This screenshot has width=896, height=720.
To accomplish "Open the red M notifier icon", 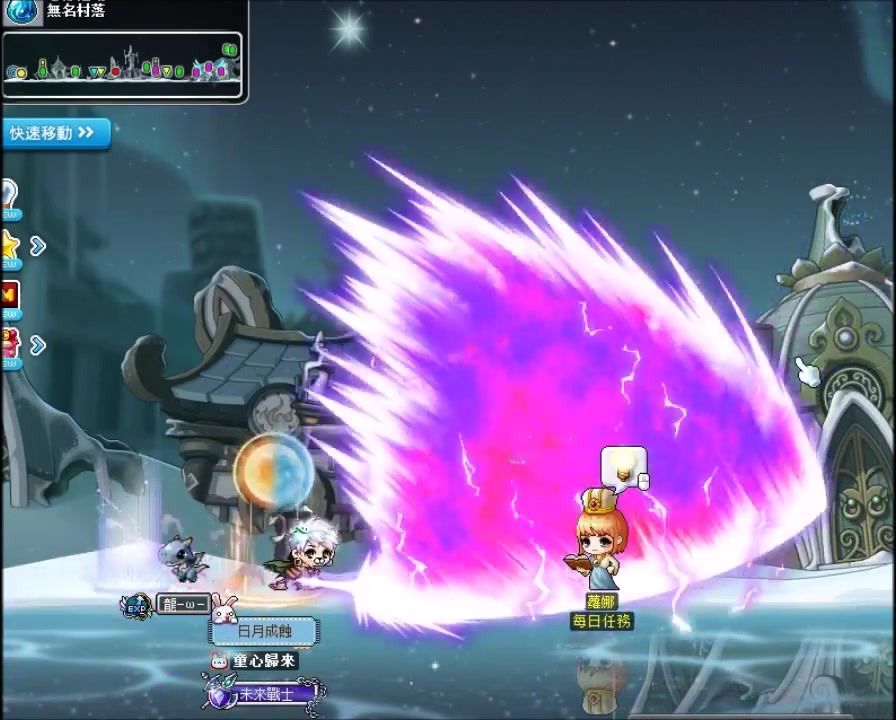I will 9,295.
